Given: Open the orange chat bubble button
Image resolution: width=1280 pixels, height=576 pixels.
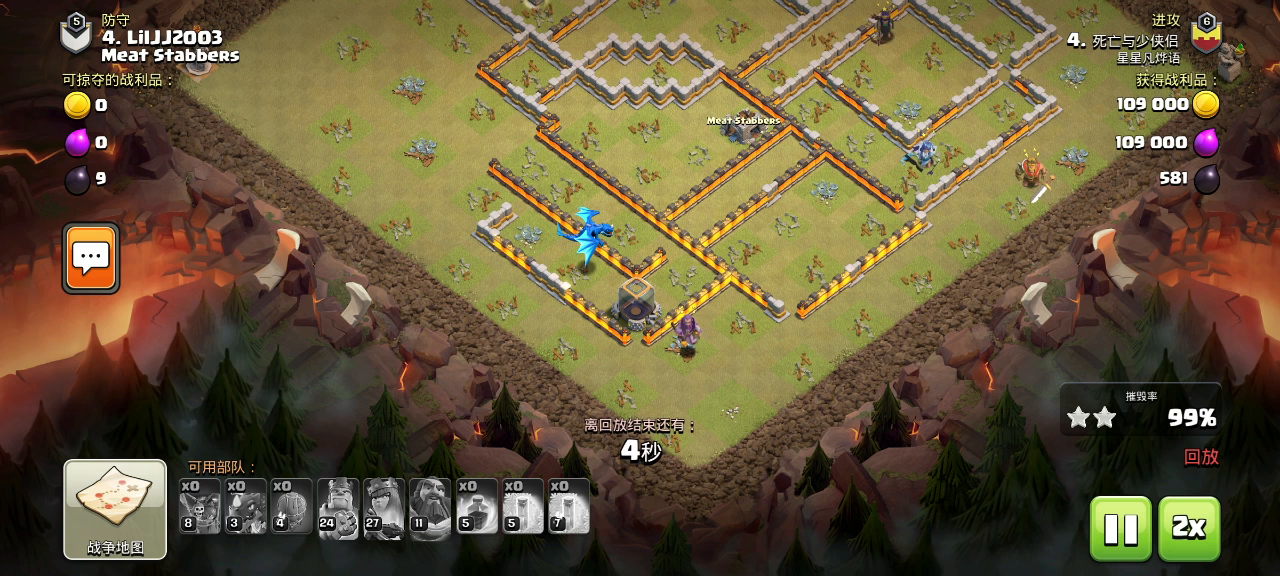Looking at the screenshot, I should [x=91, y=258].
